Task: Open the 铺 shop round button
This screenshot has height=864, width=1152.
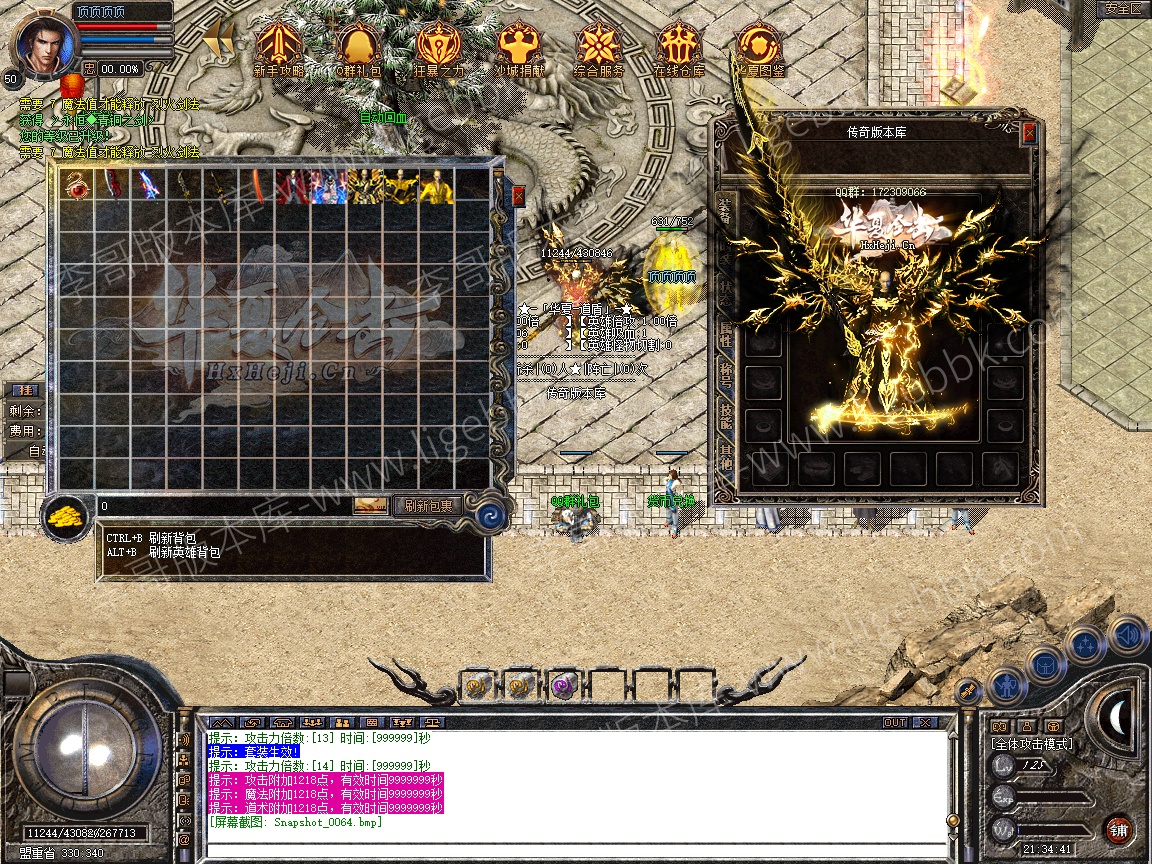Action: click(x=1117, y=829)
